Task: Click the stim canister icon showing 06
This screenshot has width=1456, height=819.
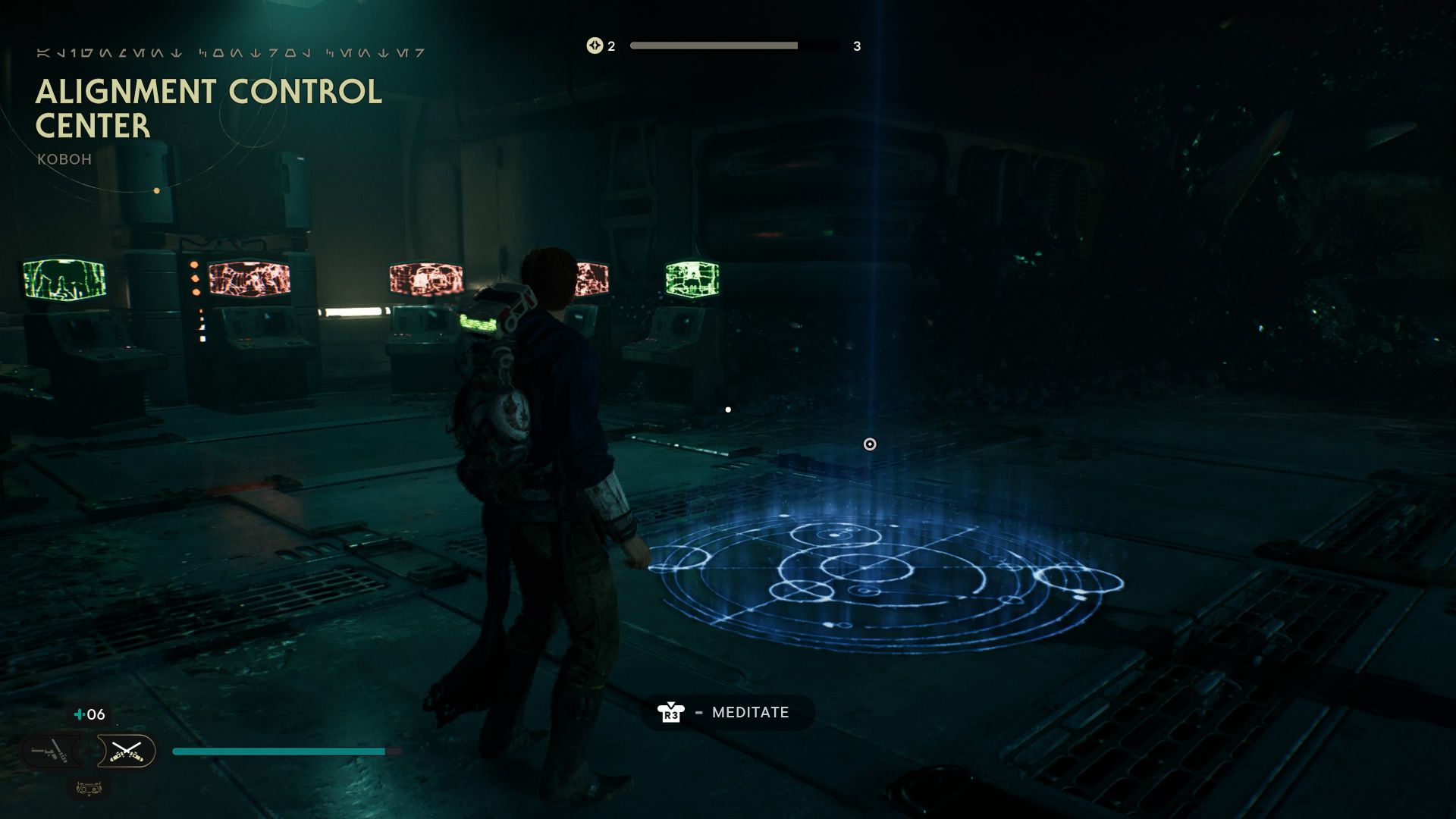Action: 80,714
